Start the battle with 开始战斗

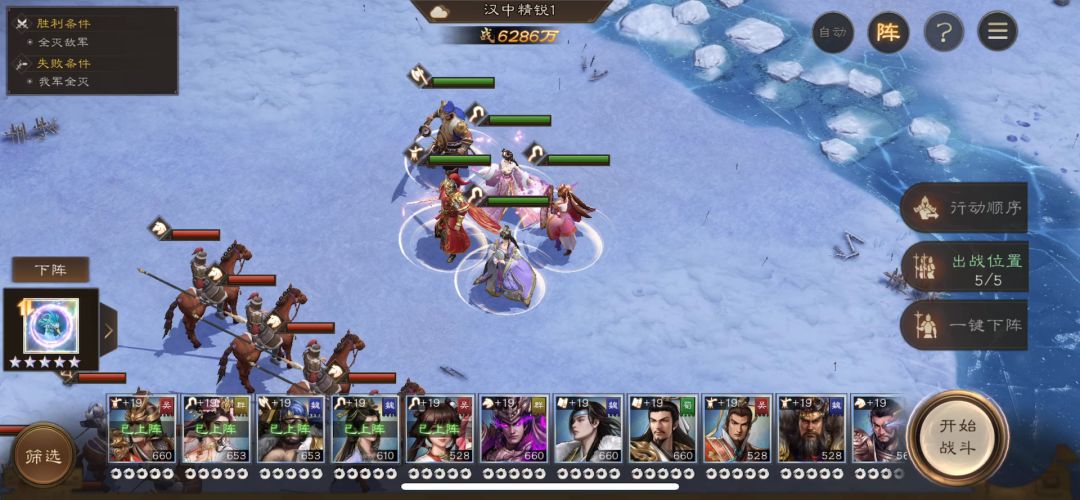pyautogui.click(x=958, y=437)
